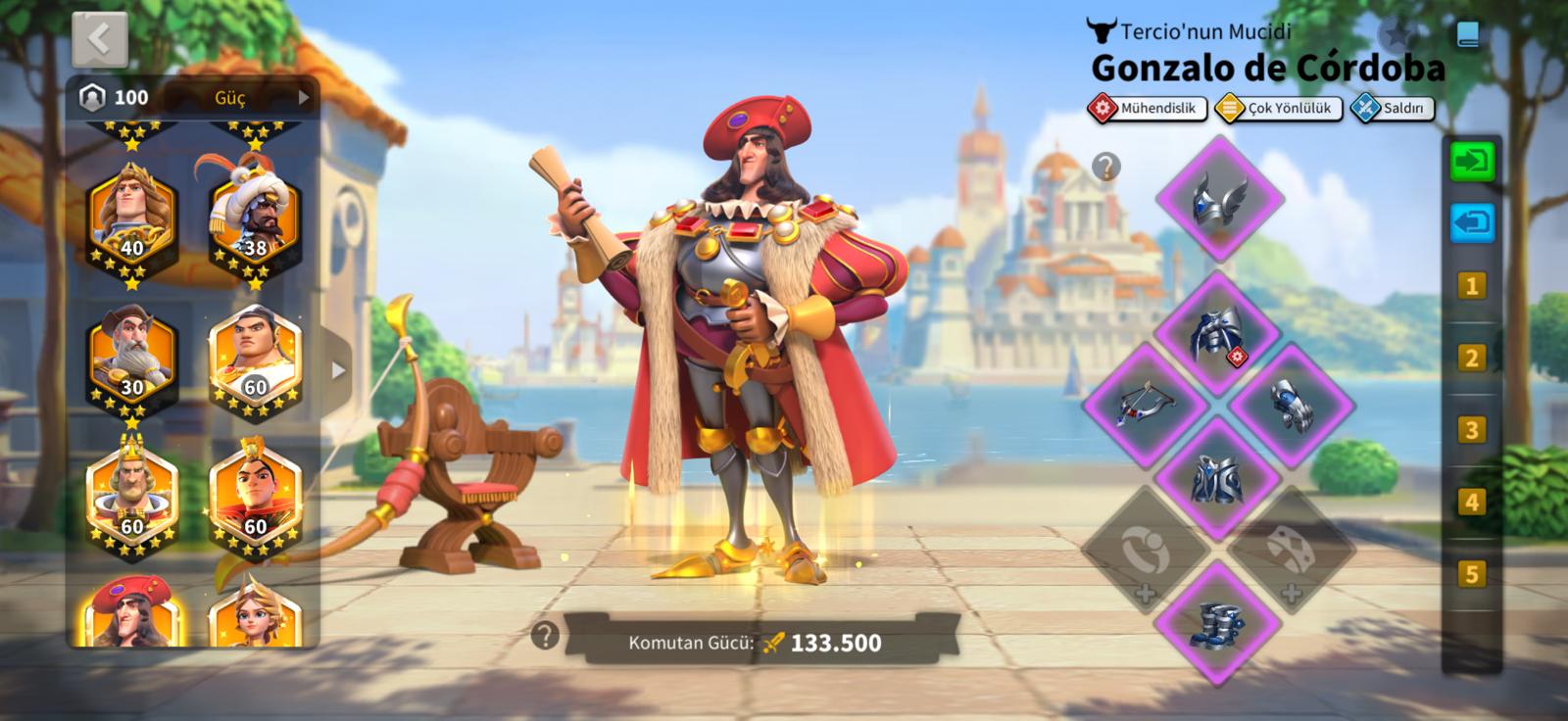Click the Çok Yönlülük specialty tag
Image resolution: width=1568 pixels, height=721 pixels.
tap(1277, 108)
